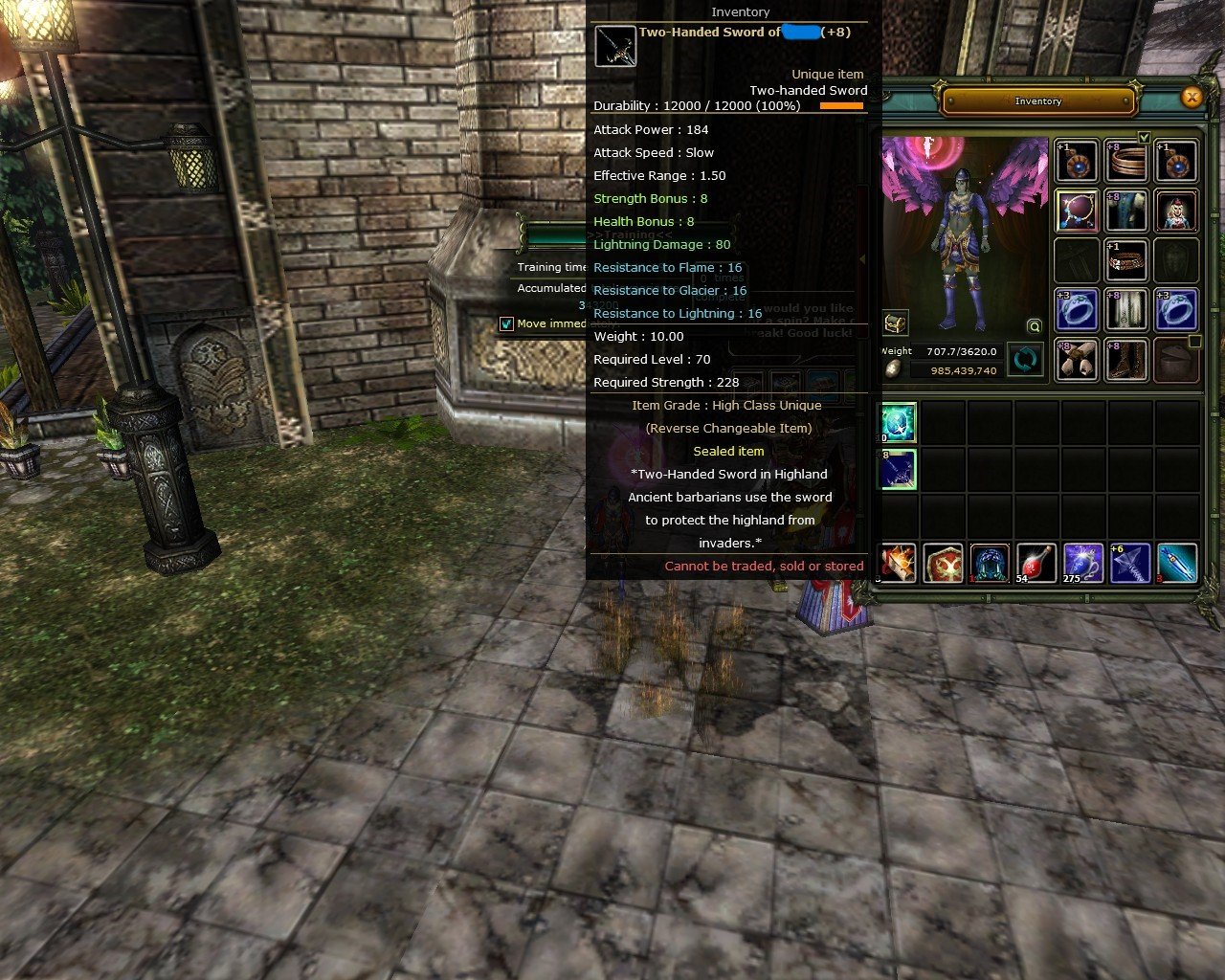This screenshot has height=980, width=1225.
Task: Toggle the Move immediately checkbox
Action: tap(506, 323)
